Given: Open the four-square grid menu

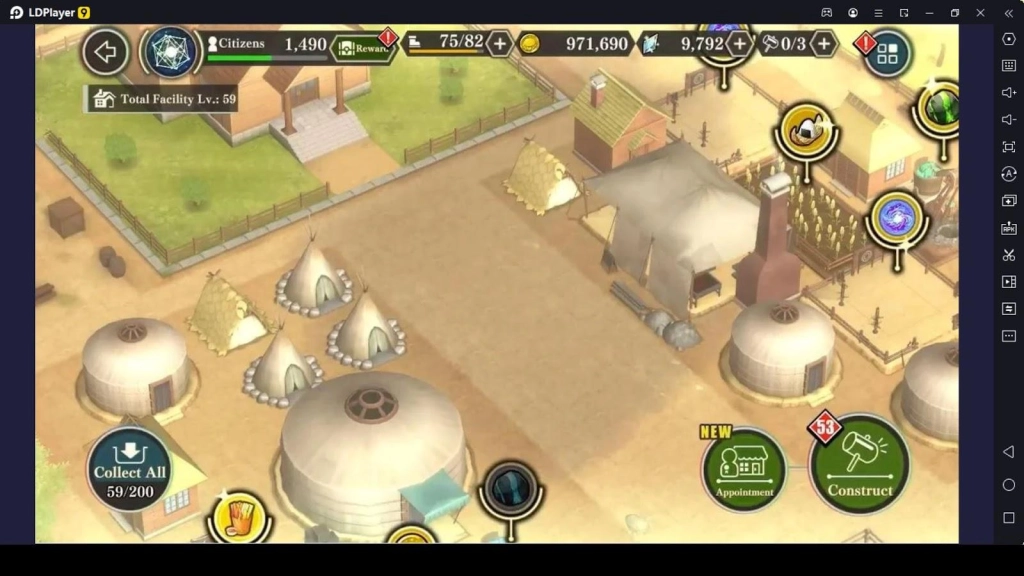Looking at the screenshot, I should 887,54.
